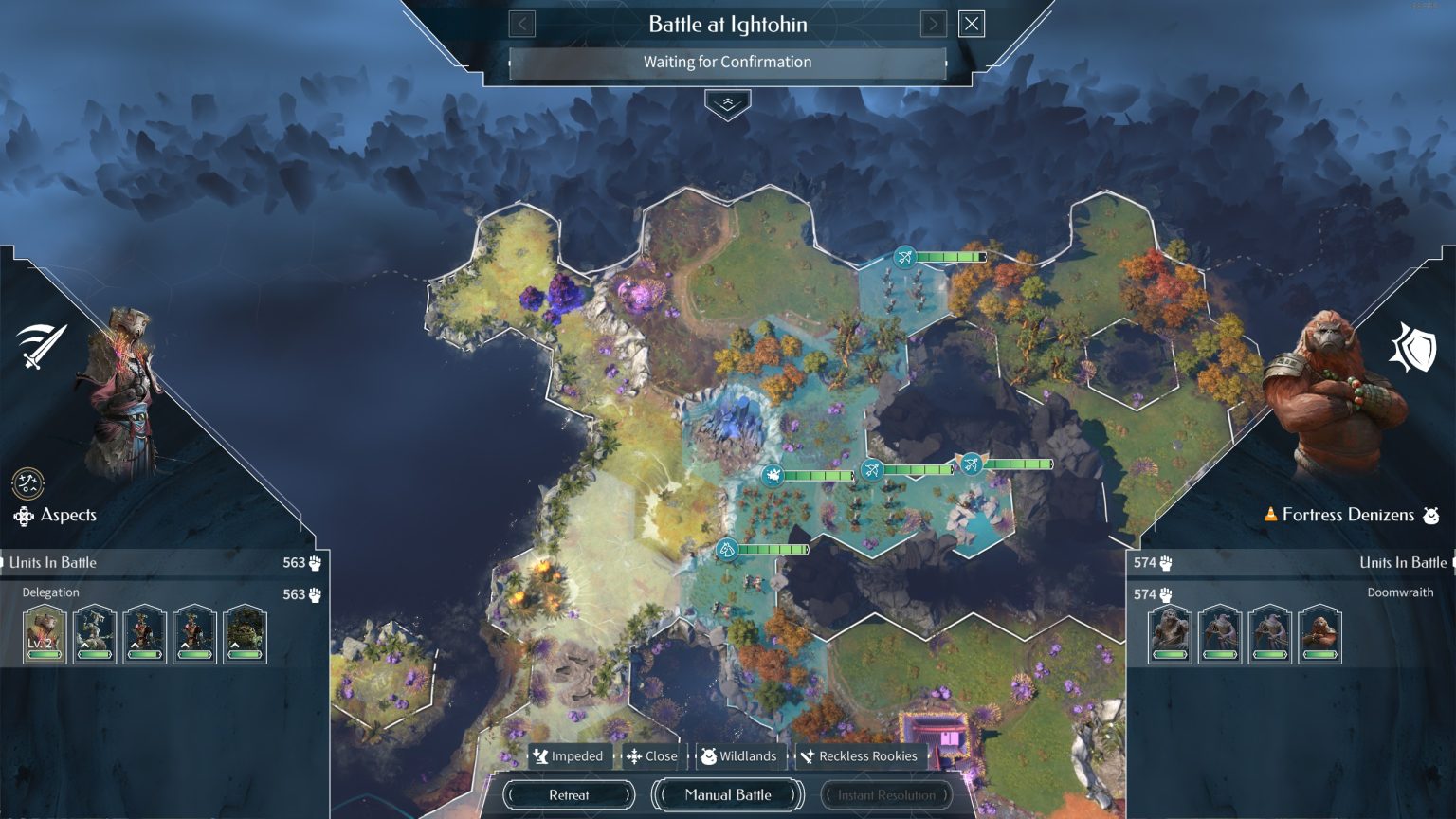Select the attacker's sword emblem on left panel

43,343
